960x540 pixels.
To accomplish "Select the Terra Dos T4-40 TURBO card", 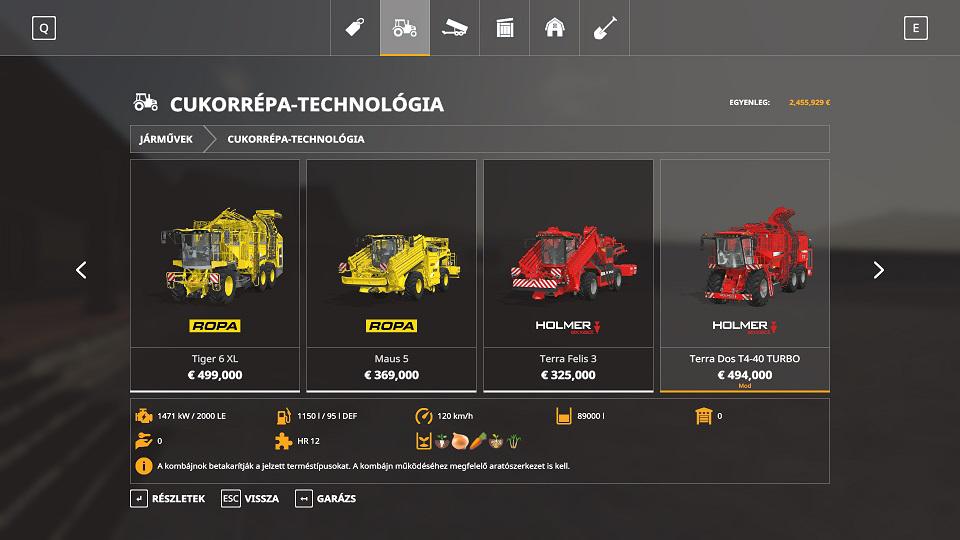I will [x=744, y=275].
